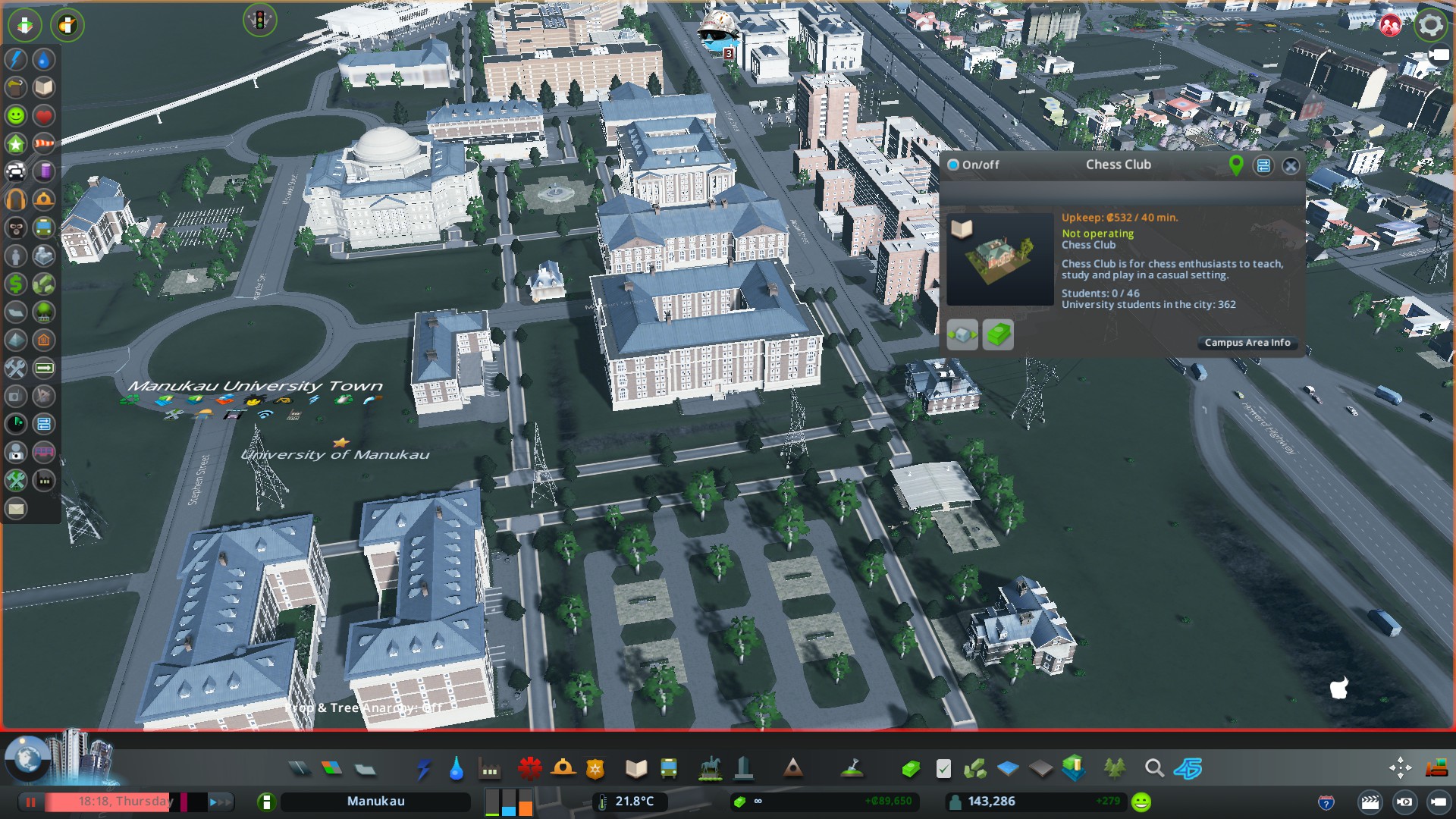Click the green money stack button in panel

click(998, 334)
